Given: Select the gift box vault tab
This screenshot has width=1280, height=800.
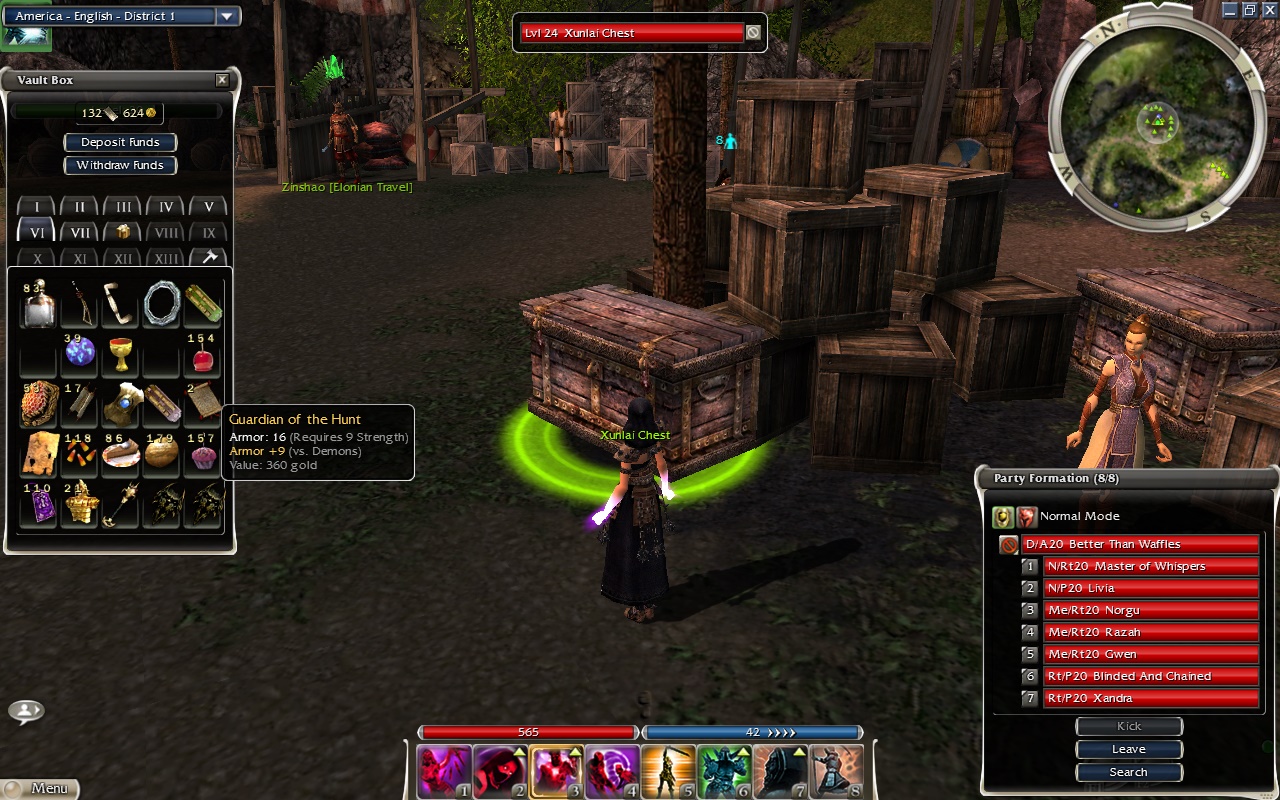Looking at the screenshot, I should point(123,232).
